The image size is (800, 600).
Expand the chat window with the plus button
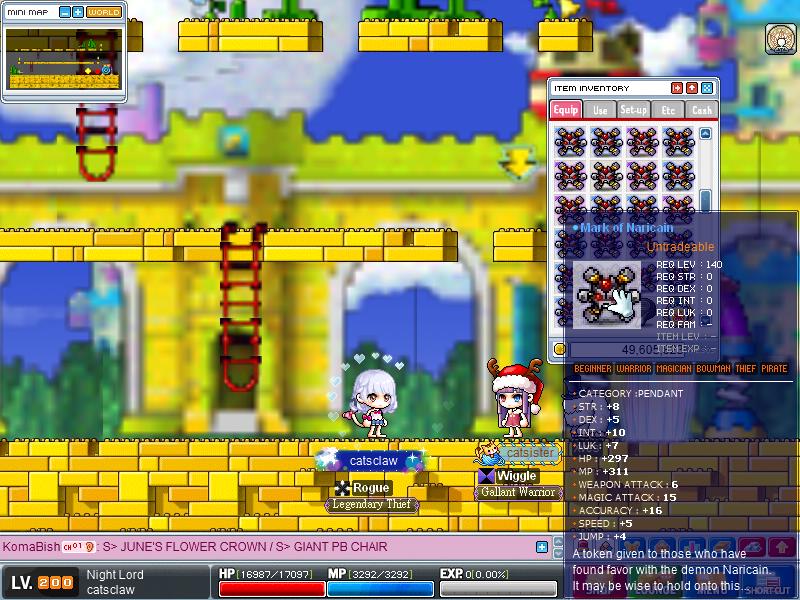click(x=542, y=547)
